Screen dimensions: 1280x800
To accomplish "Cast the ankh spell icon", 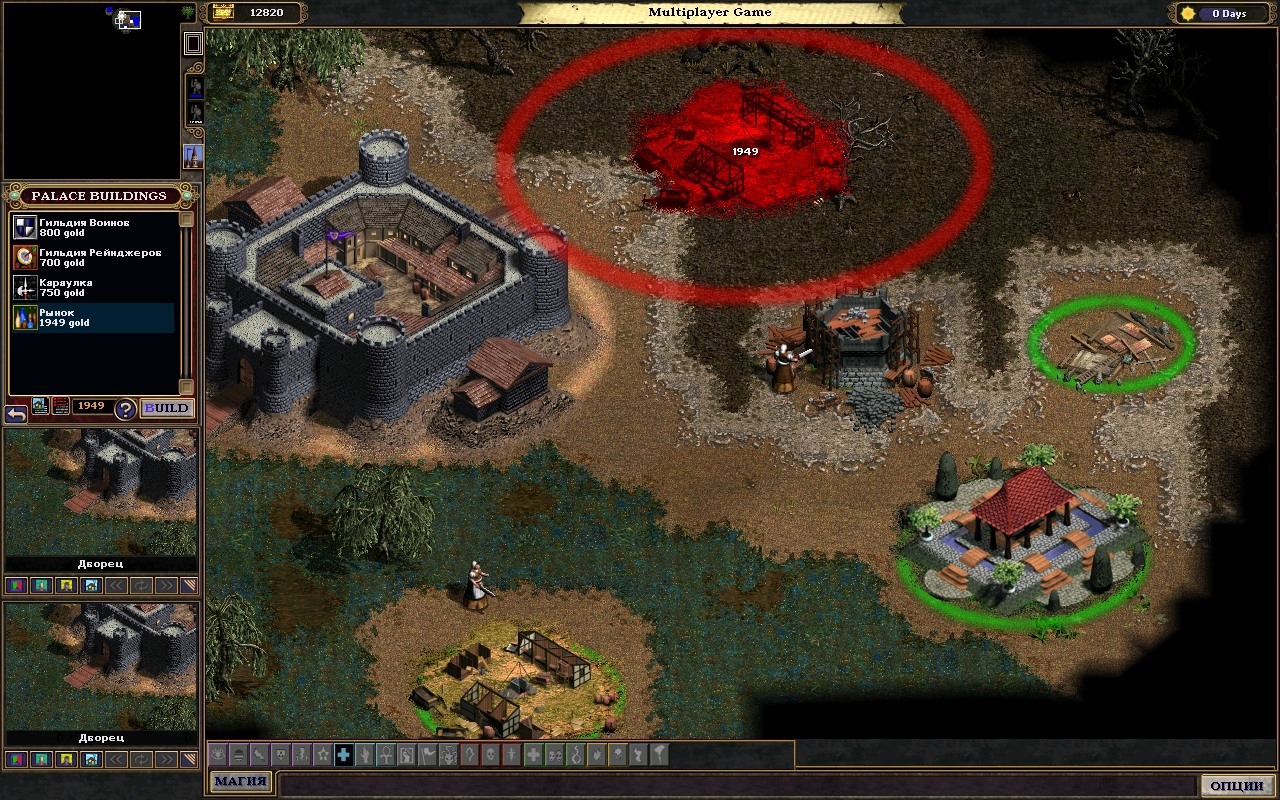I will 385,755.
